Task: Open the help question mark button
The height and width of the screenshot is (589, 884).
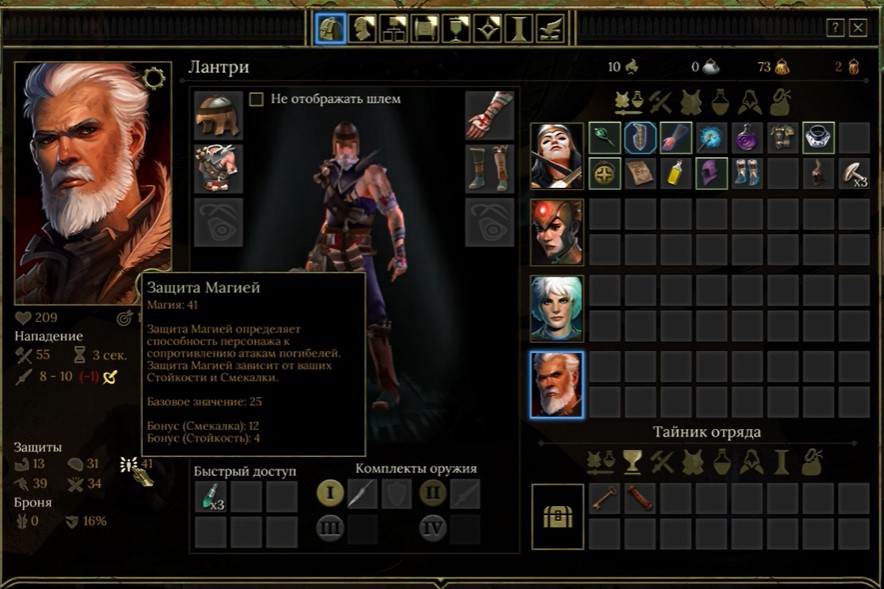Action: [836, 28]
